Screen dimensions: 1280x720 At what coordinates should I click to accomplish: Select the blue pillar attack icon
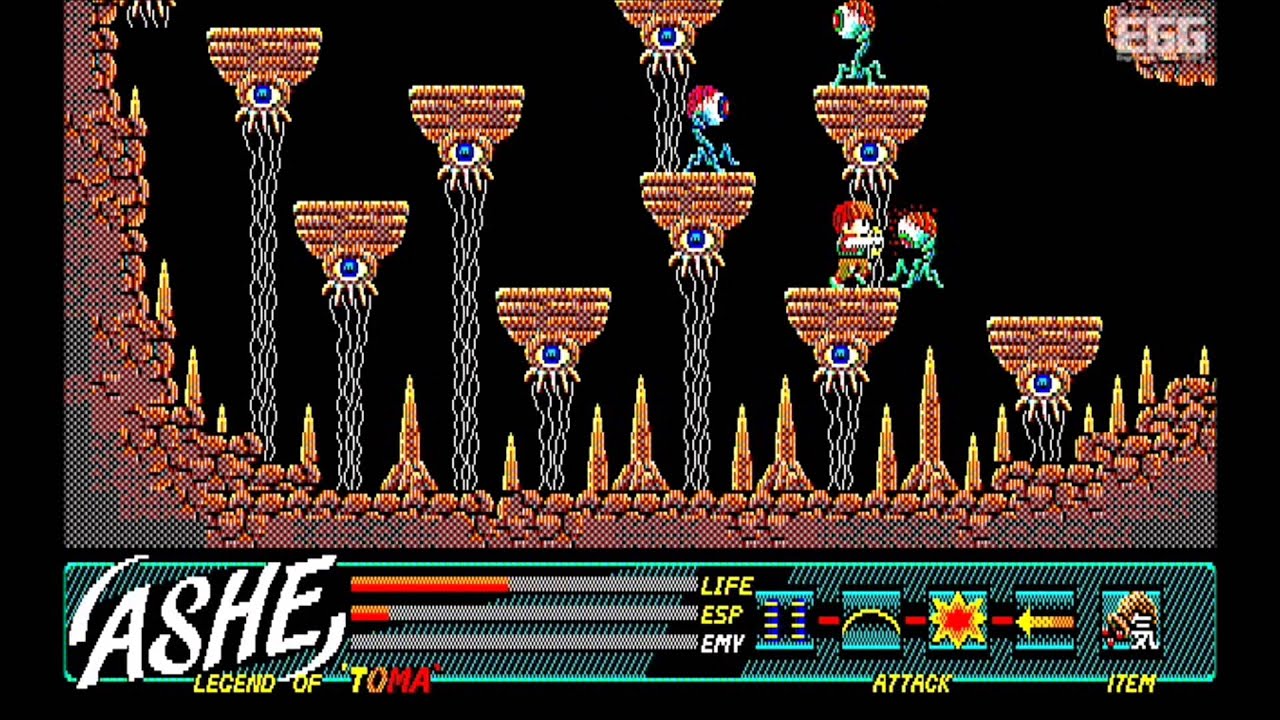click(x=784, y=620)
